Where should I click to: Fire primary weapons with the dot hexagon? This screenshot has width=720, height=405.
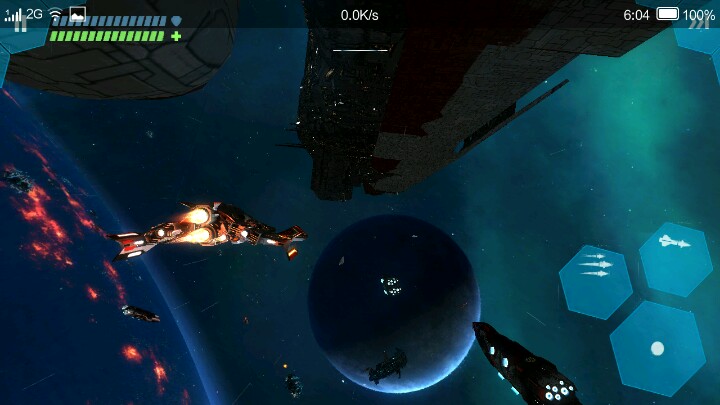(657, 348)
